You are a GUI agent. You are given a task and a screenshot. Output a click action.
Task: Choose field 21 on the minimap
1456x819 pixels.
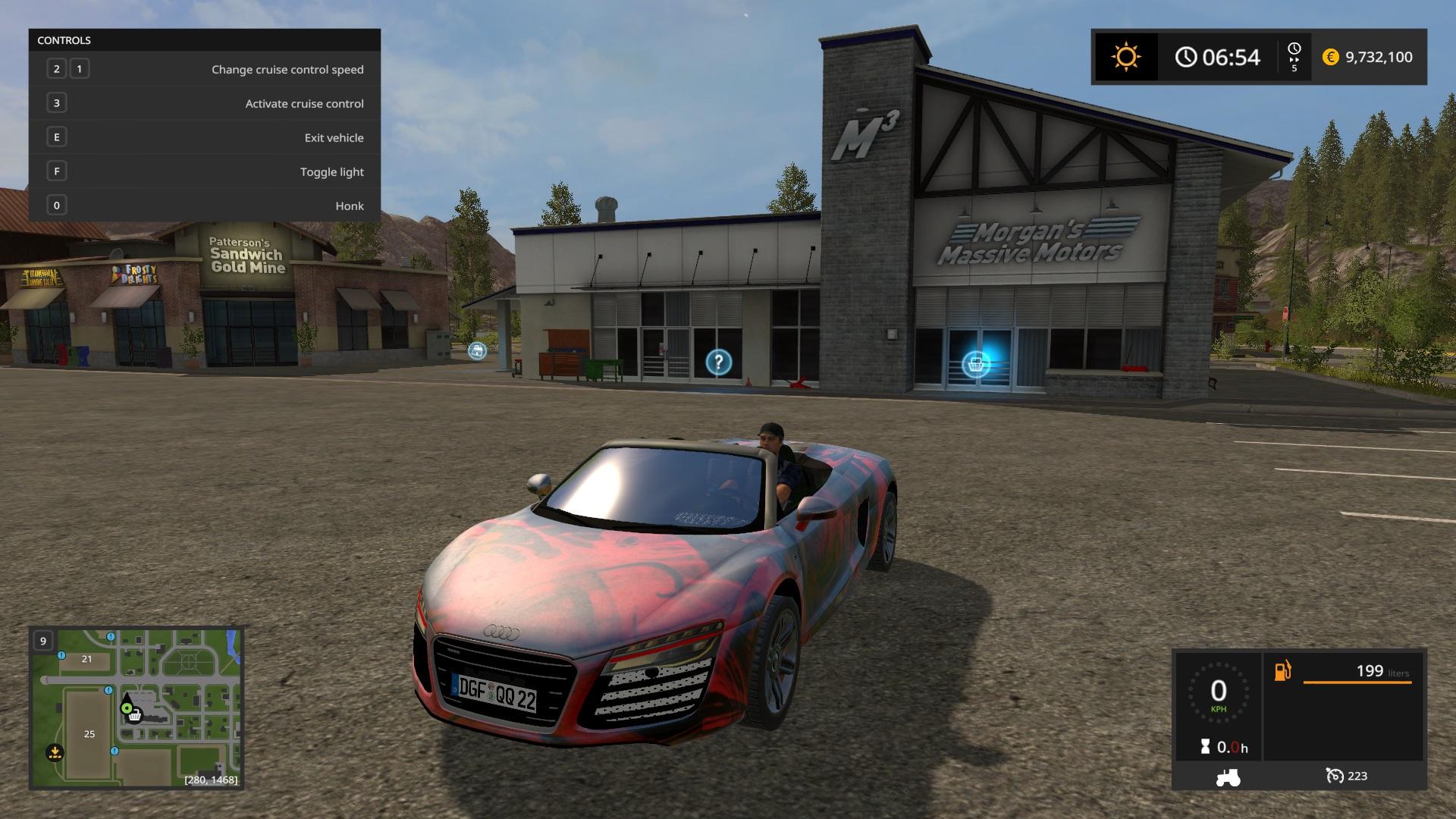(86, 659)
